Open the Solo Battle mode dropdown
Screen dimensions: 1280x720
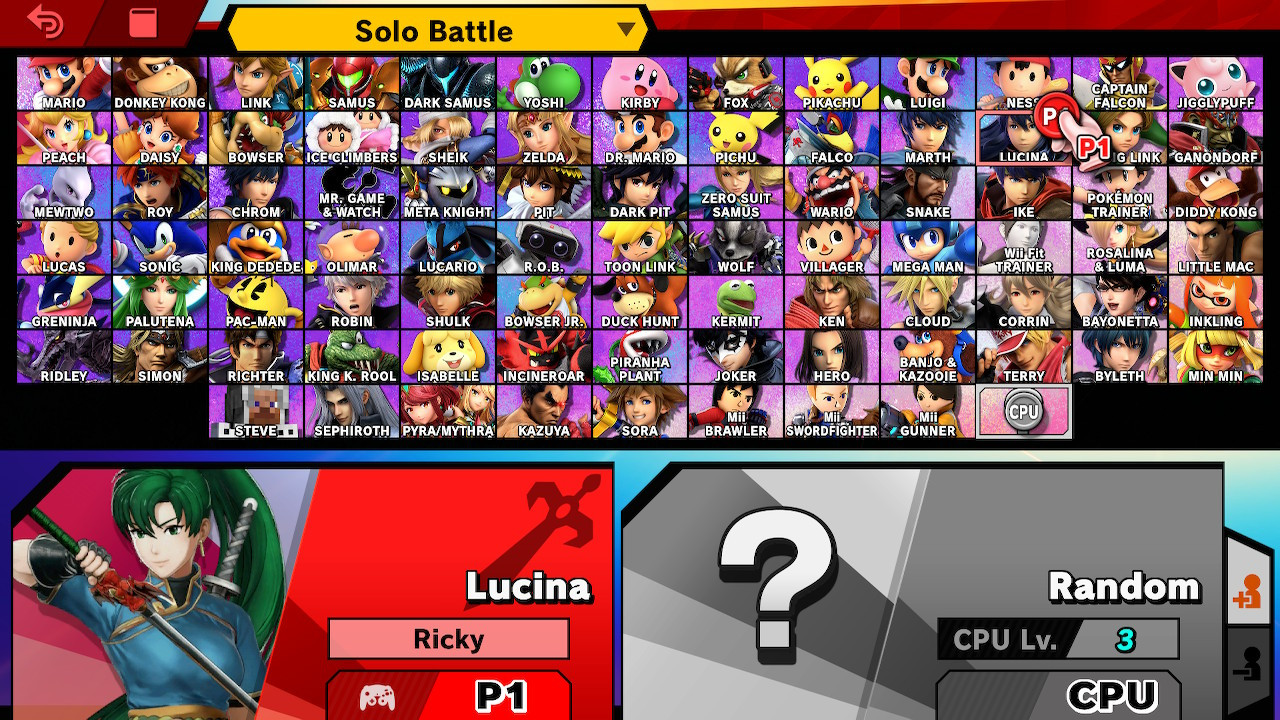coord(435,30)
